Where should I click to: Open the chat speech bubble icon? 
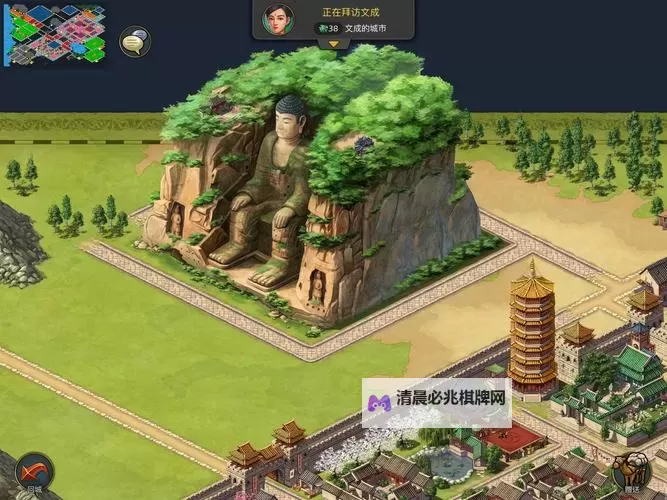click(x=135, y=42)
